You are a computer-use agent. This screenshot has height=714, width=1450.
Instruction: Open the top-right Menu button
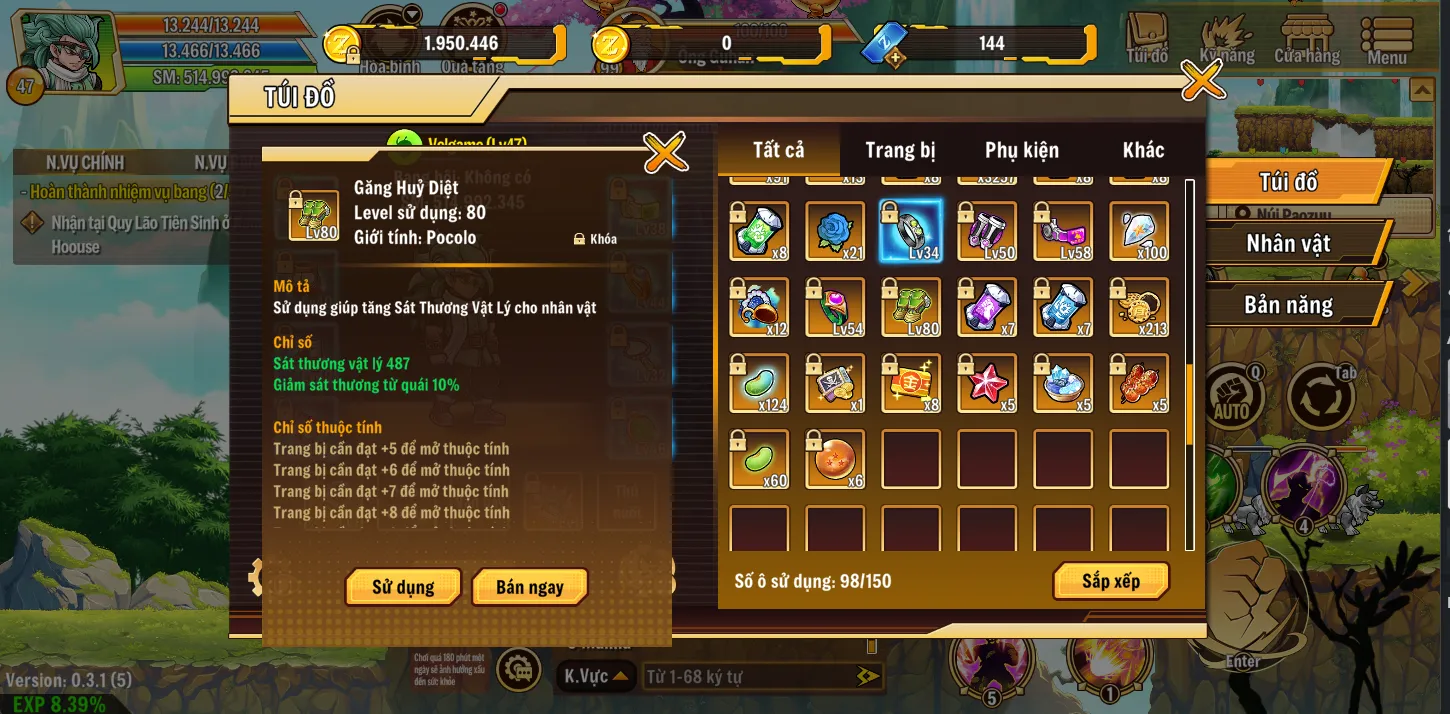click(1387, 40)
